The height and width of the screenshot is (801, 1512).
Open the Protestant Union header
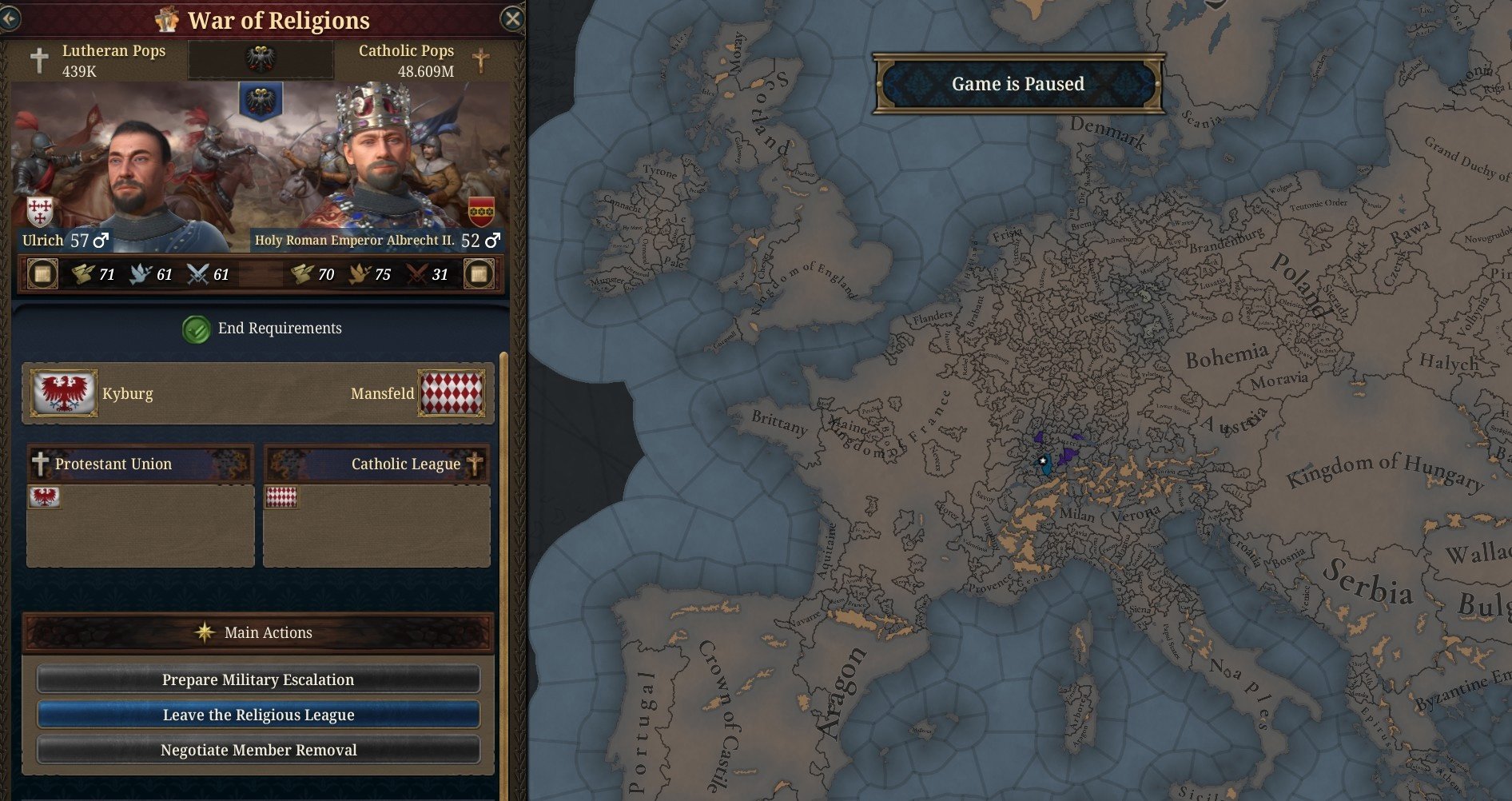coord(141,464)
